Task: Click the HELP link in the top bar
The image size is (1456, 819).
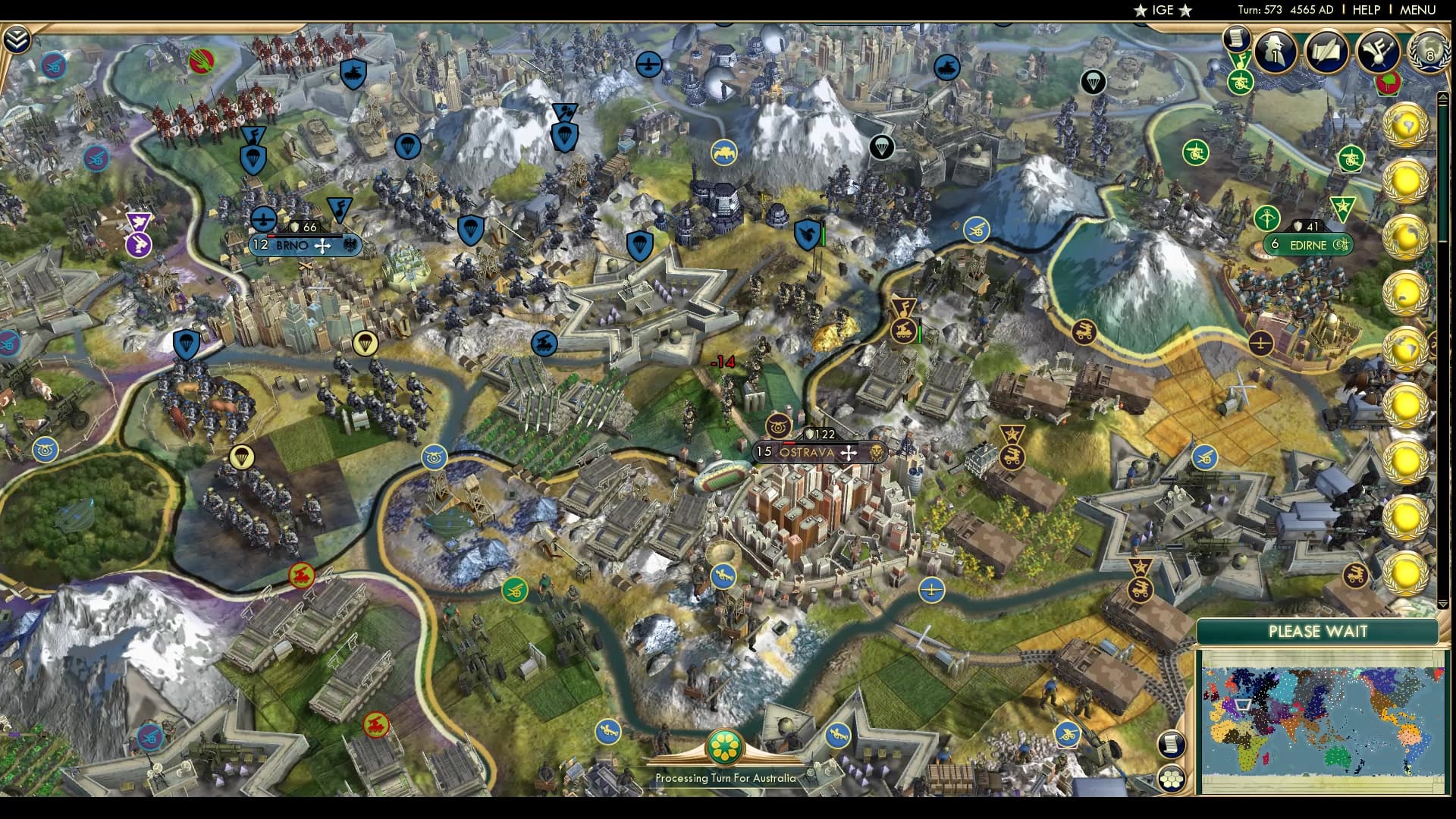Action: point(1365,11)
